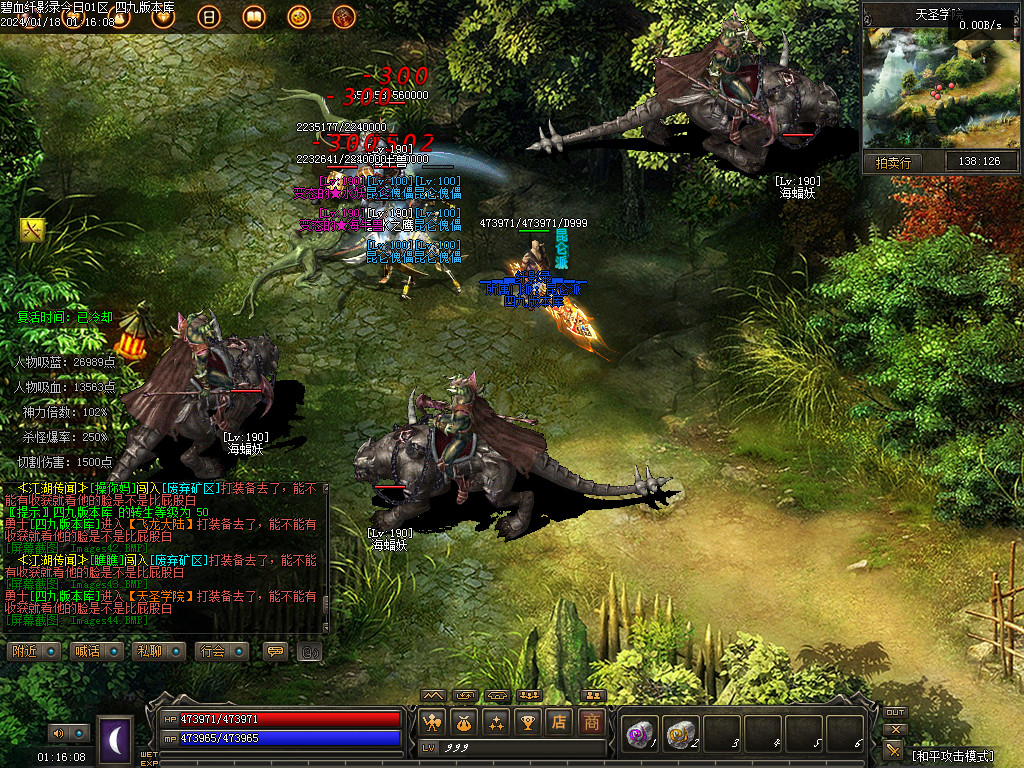Open the 行会 guild chat channel
The width and height of the screenshot is (1024, 768).
pos(222,651)
